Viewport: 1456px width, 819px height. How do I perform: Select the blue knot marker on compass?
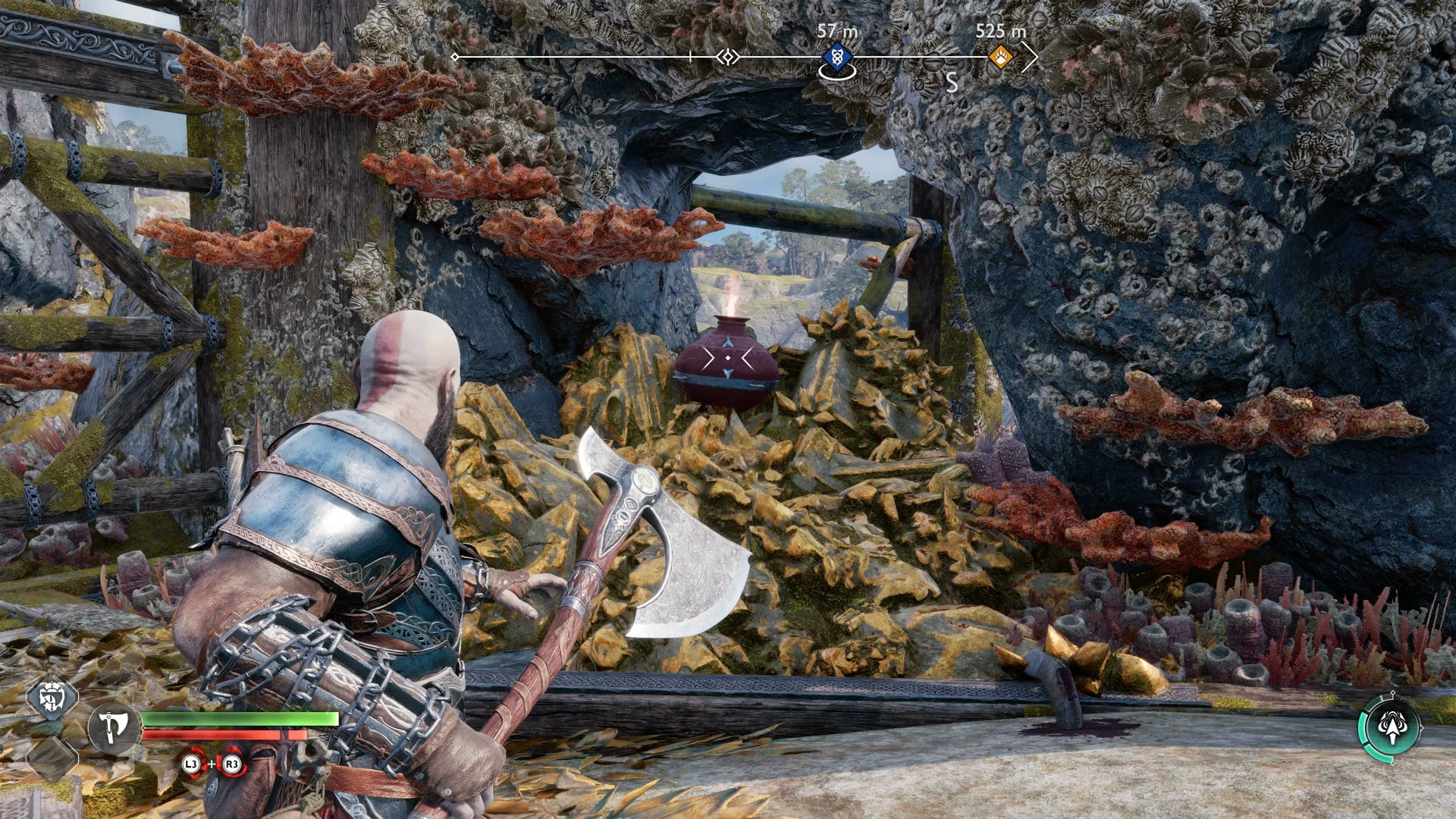pyautogui.click(x=836, y=55)
